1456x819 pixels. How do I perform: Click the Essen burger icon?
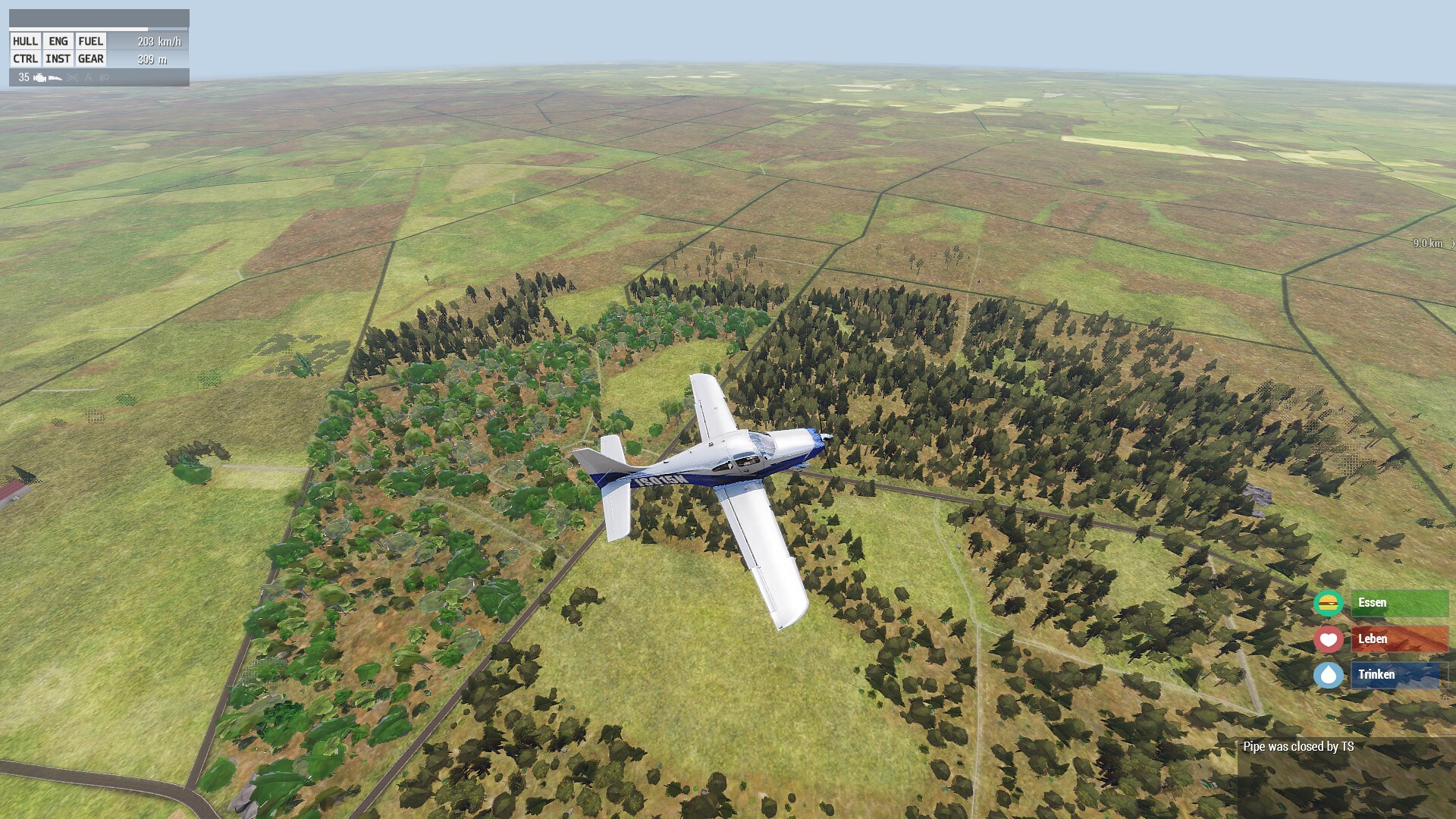1328,604
